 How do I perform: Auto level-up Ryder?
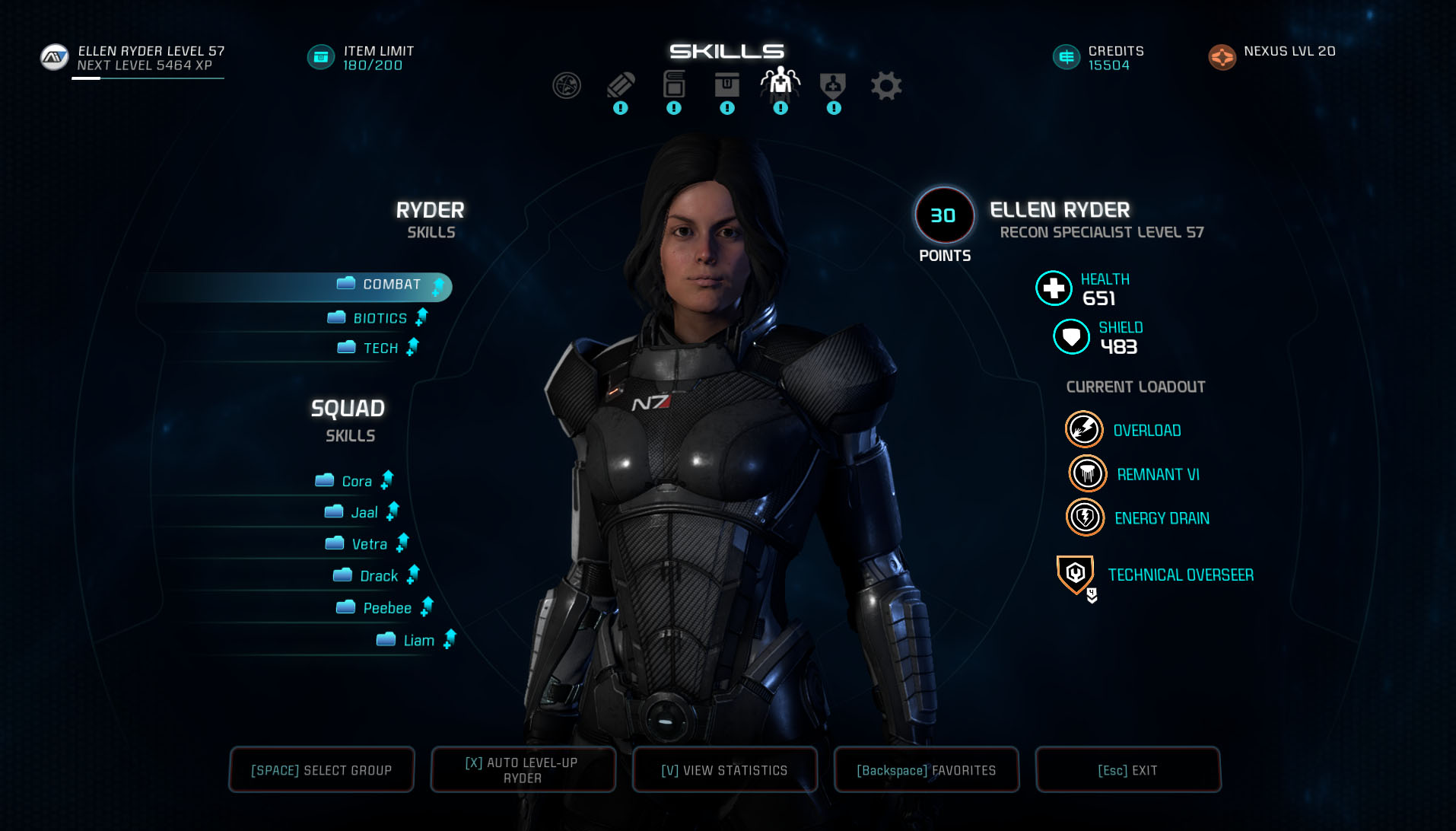[523, 770]
